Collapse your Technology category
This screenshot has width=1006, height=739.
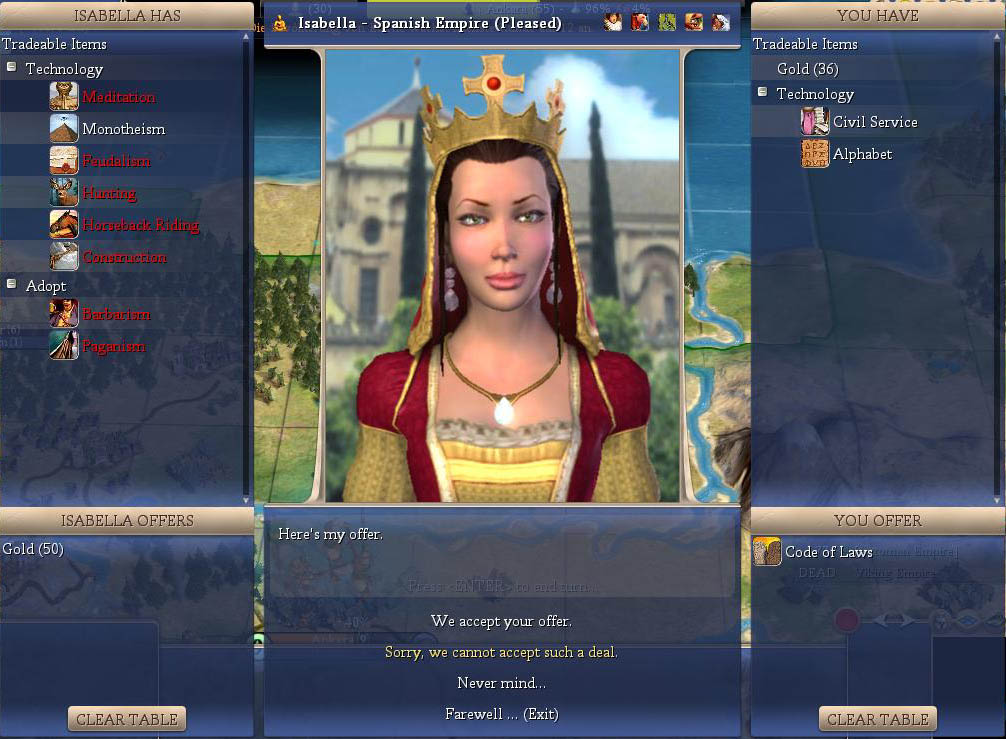click(x=763, y=93)
